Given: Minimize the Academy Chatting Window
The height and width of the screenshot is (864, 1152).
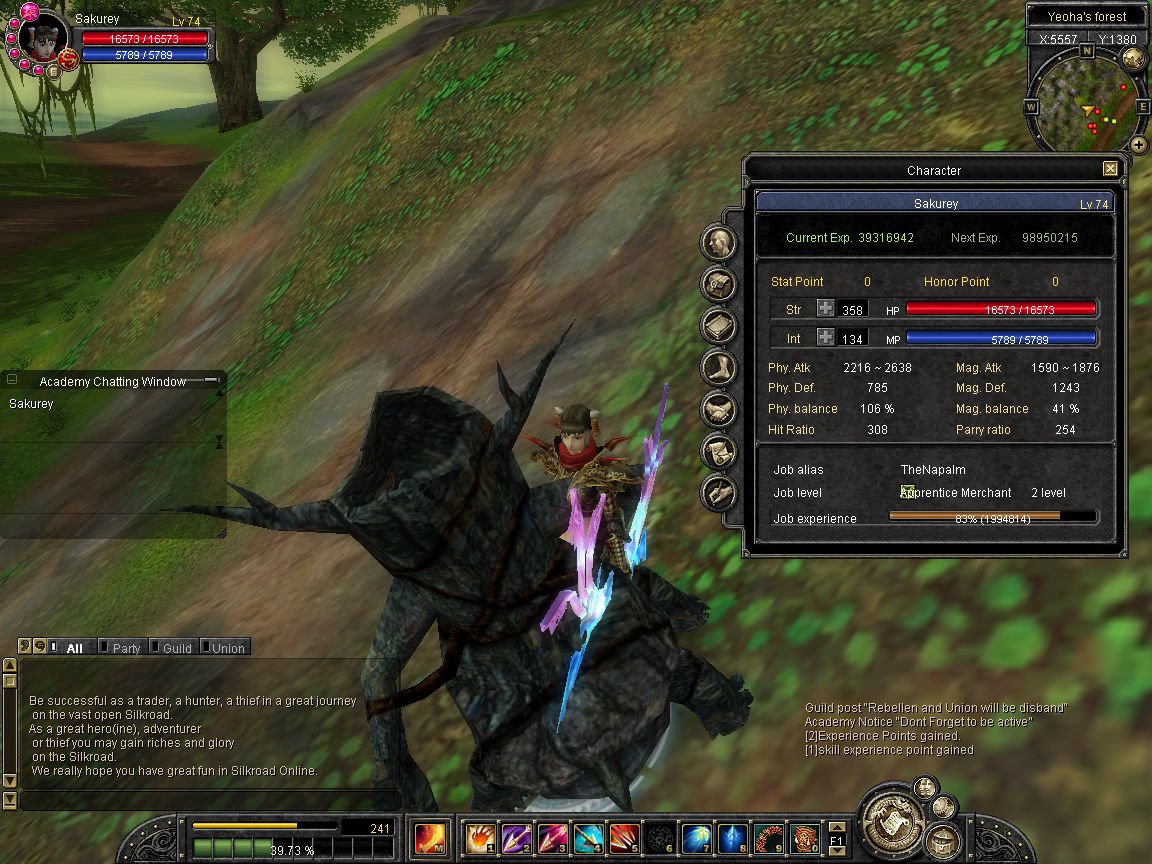Looking at the screenshot, I should click(211, 380).
